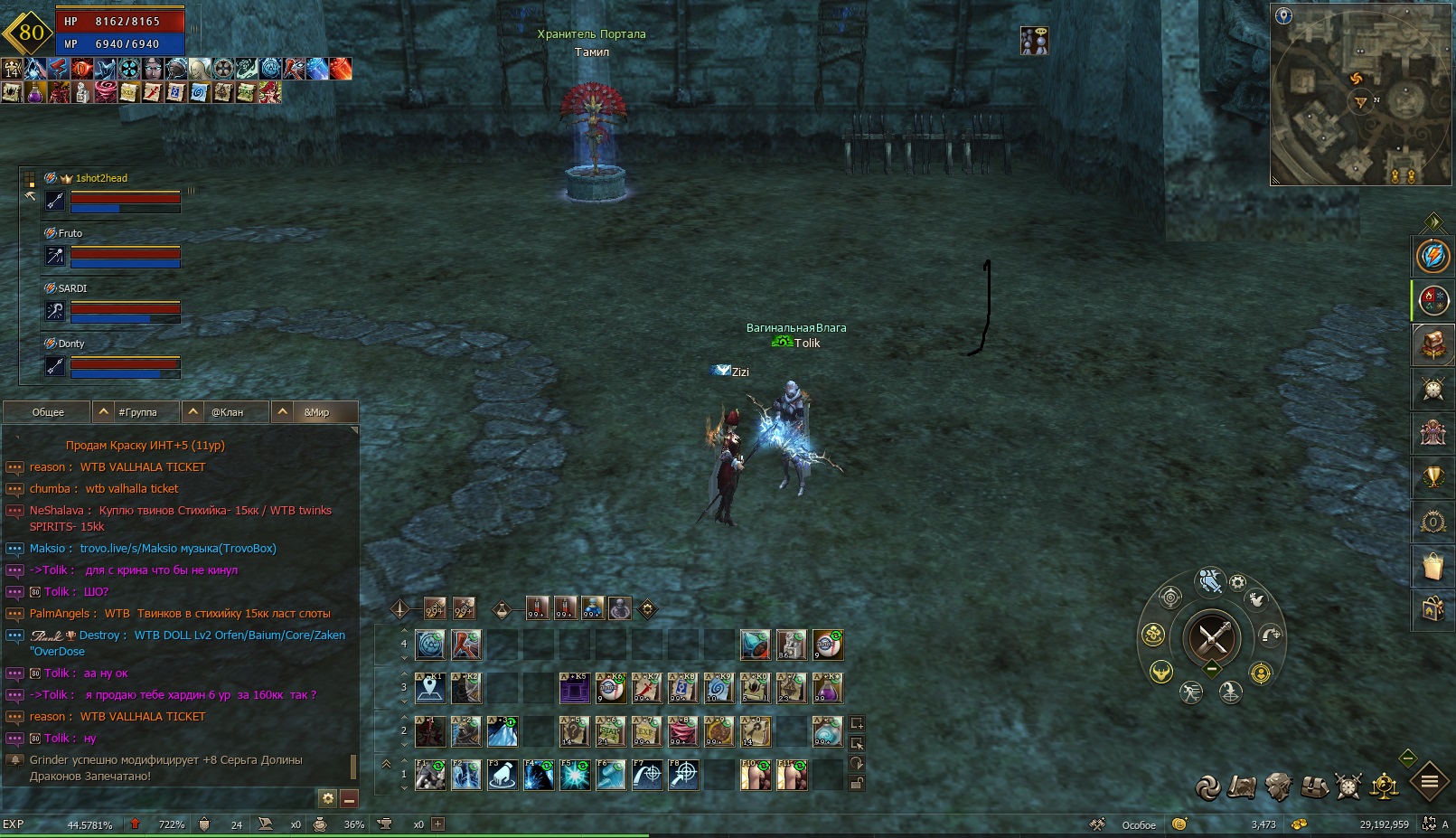Use the purple potion hotbar slot
The image size is (1456, 838).
828,688
